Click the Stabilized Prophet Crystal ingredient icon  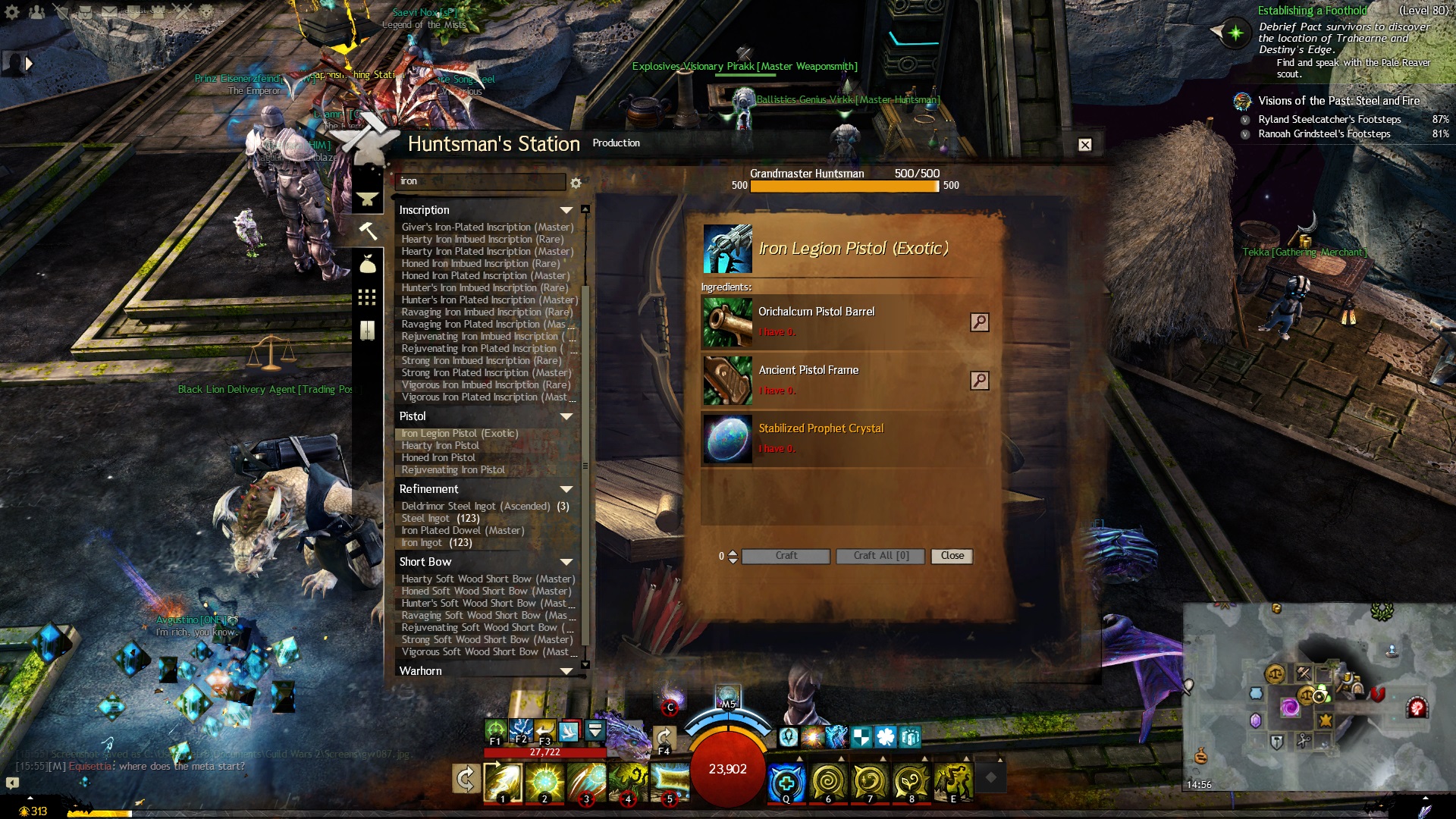tap(727, 439)
